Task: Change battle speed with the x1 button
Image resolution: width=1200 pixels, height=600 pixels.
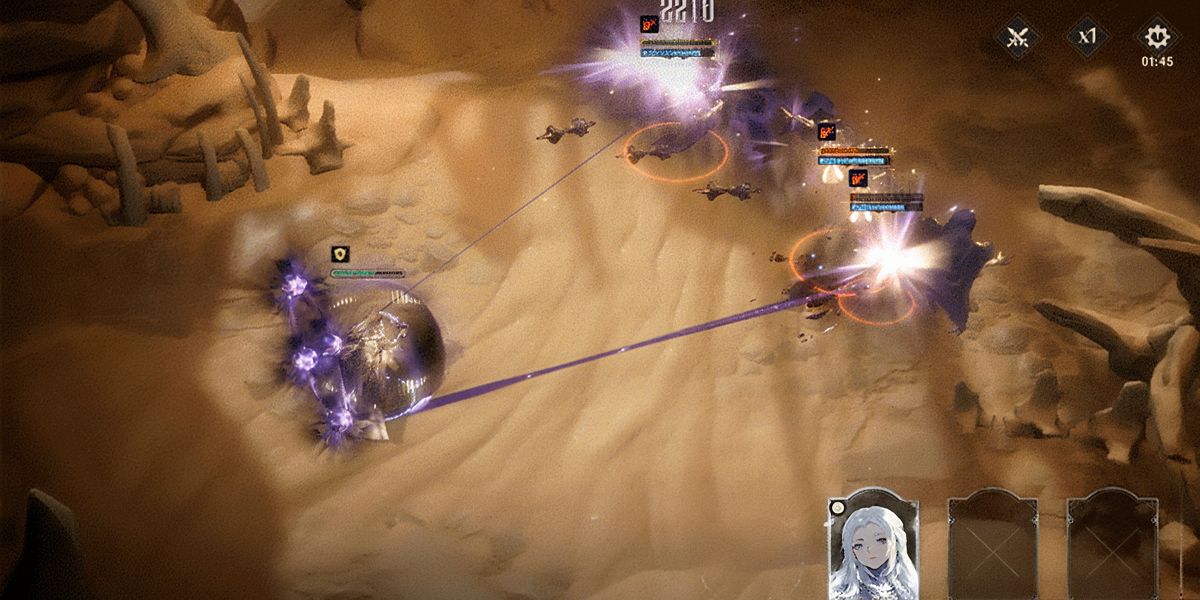Action: click(1087, 38)
